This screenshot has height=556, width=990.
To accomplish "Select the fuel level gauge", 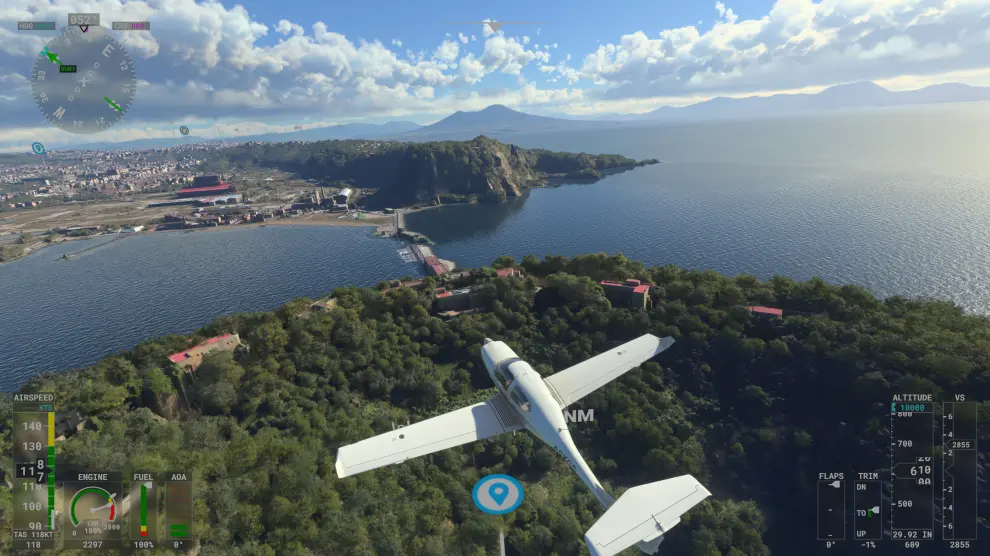I will tap(143, 510).
